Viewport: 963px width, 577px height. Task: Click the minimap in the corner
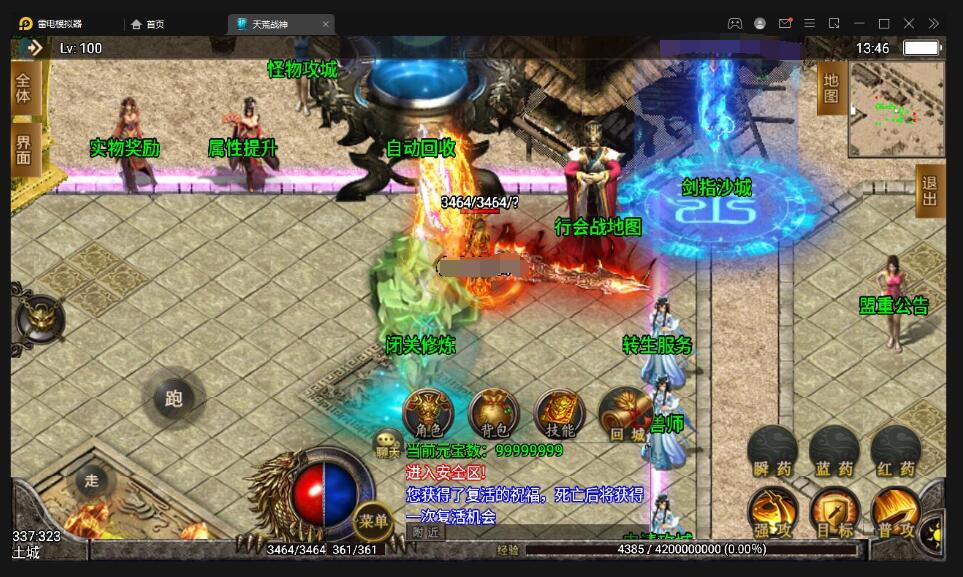[896, 110]
